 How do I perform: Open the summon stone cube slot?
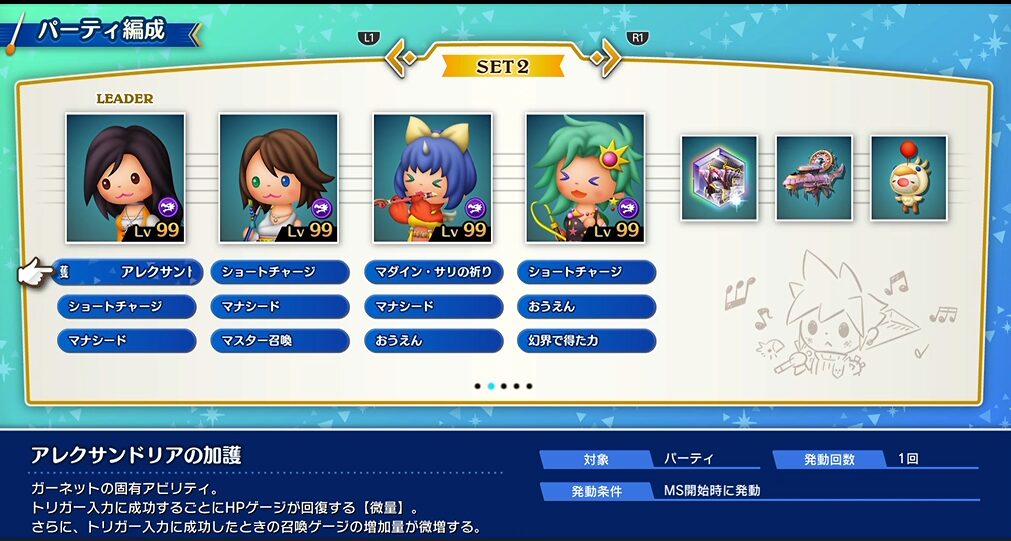click(x=719, y=177)
